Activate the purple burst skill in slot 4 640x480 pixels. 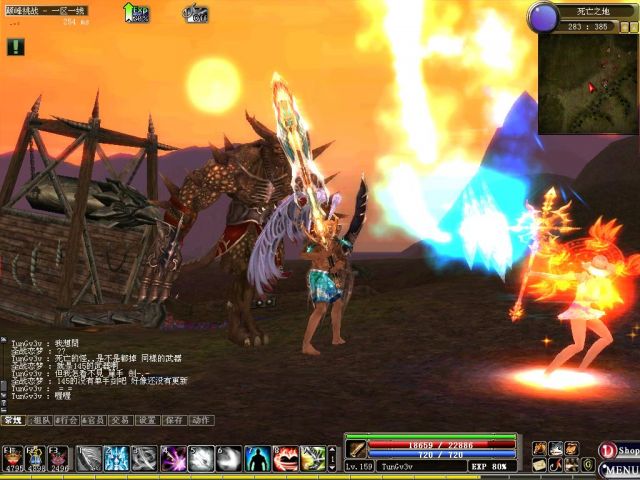point(173,458)
